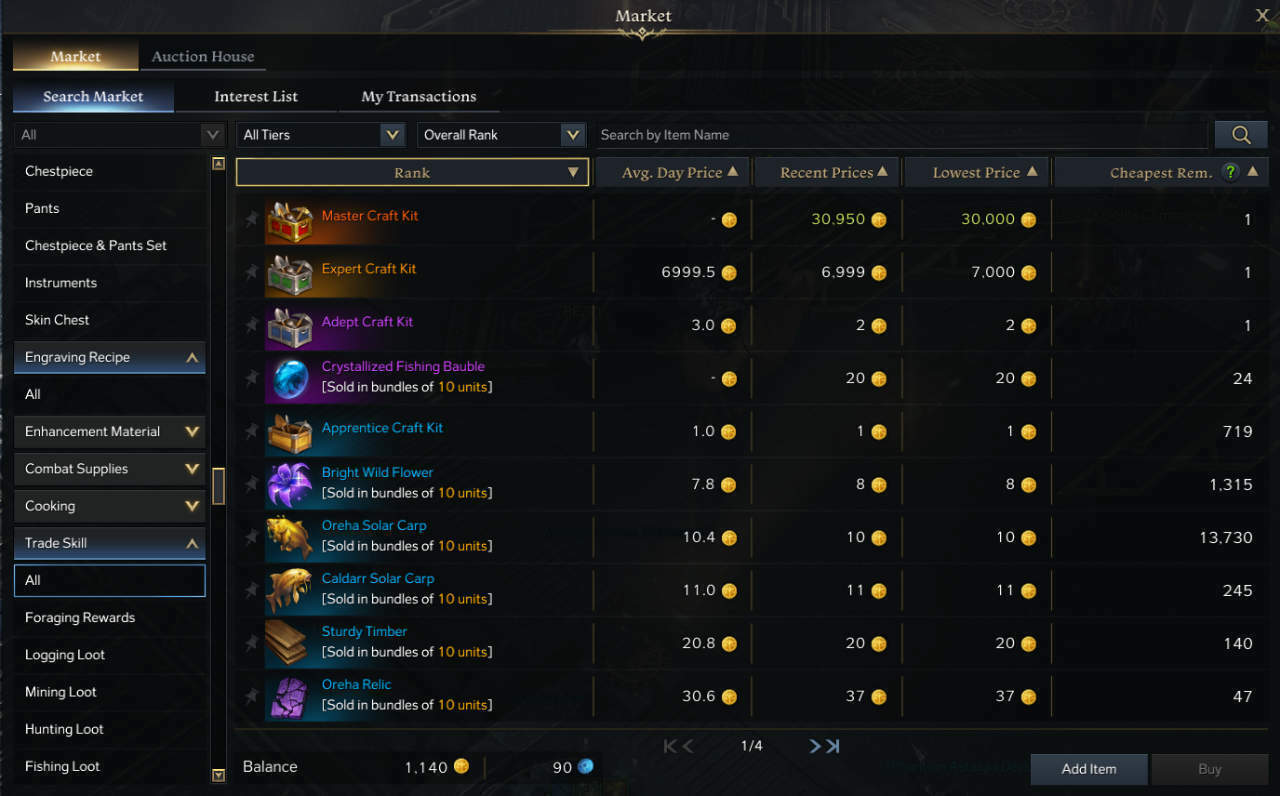Switch to the Auction House tab
Image resolution: width=1280 pixels, height=796 pixels.
[202, 57]
